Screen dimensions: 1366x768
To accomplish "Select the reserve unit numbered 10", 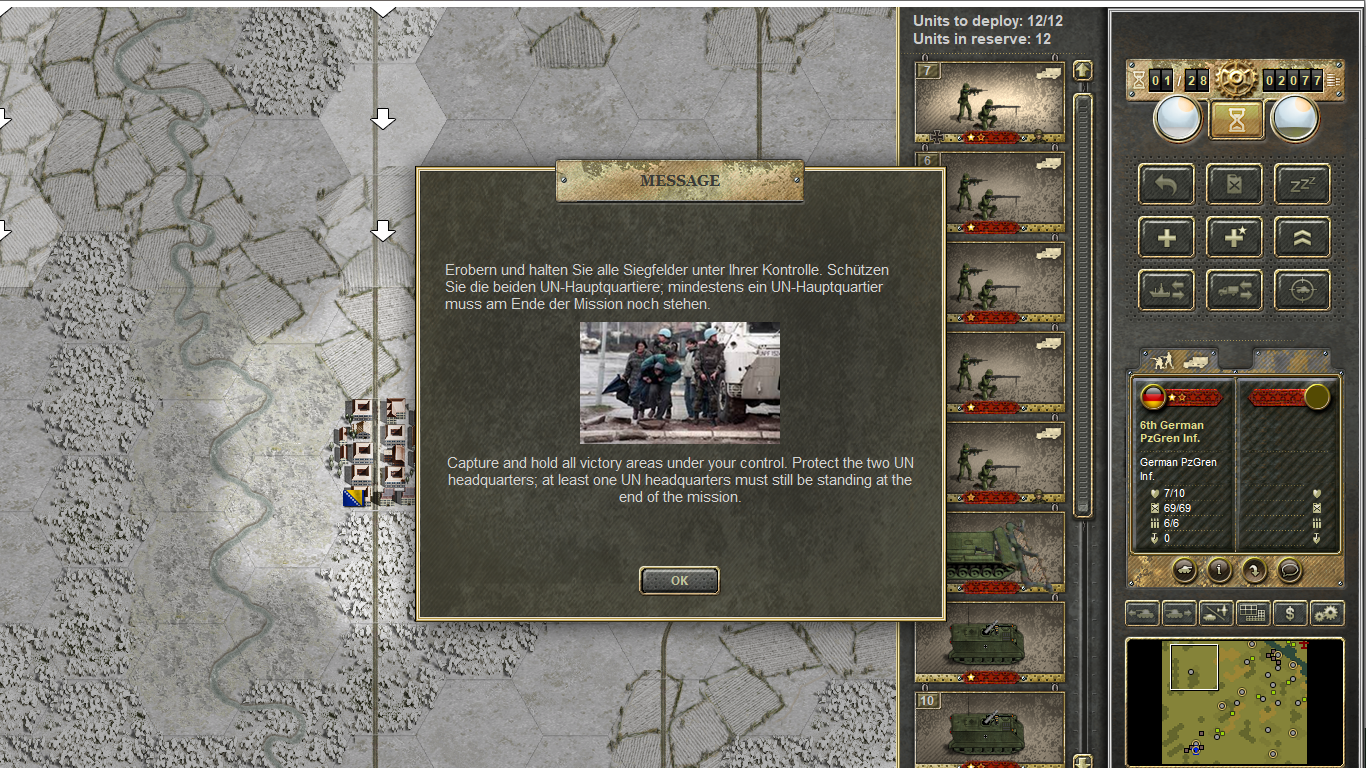I will [990, 727].
